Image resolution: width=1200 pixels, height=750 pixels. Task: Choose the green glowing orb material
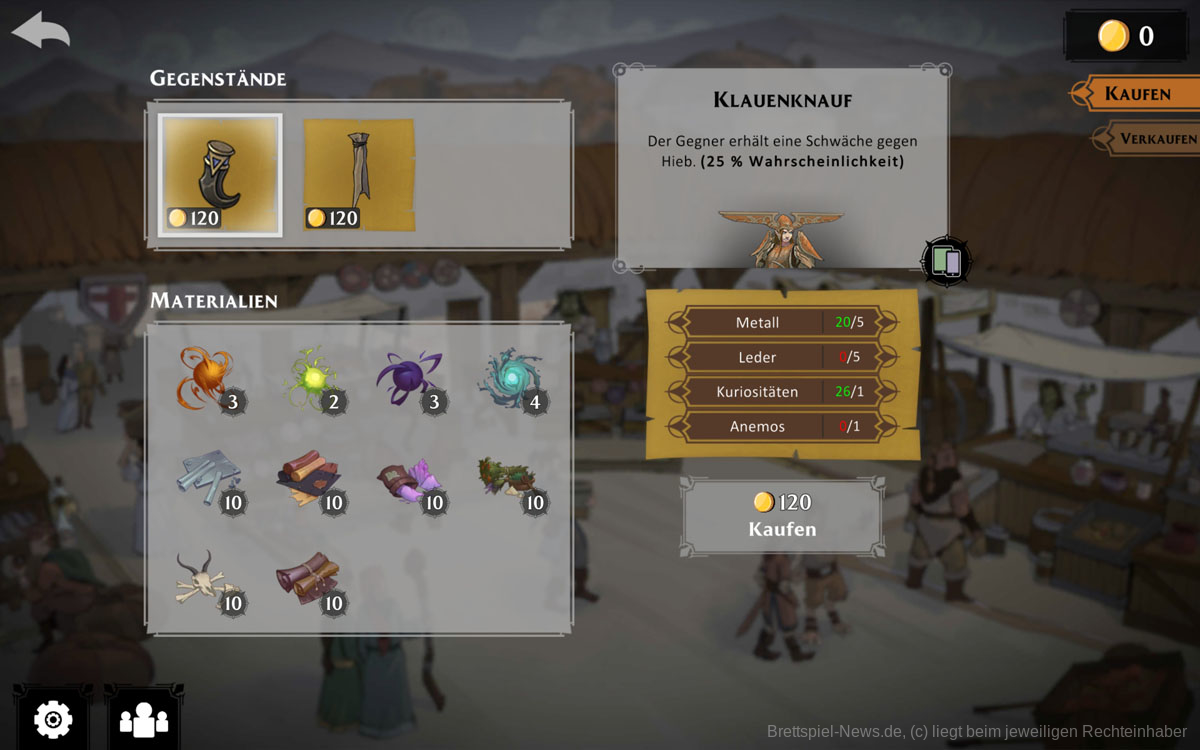pyautogui.click(x=310, y=378)
